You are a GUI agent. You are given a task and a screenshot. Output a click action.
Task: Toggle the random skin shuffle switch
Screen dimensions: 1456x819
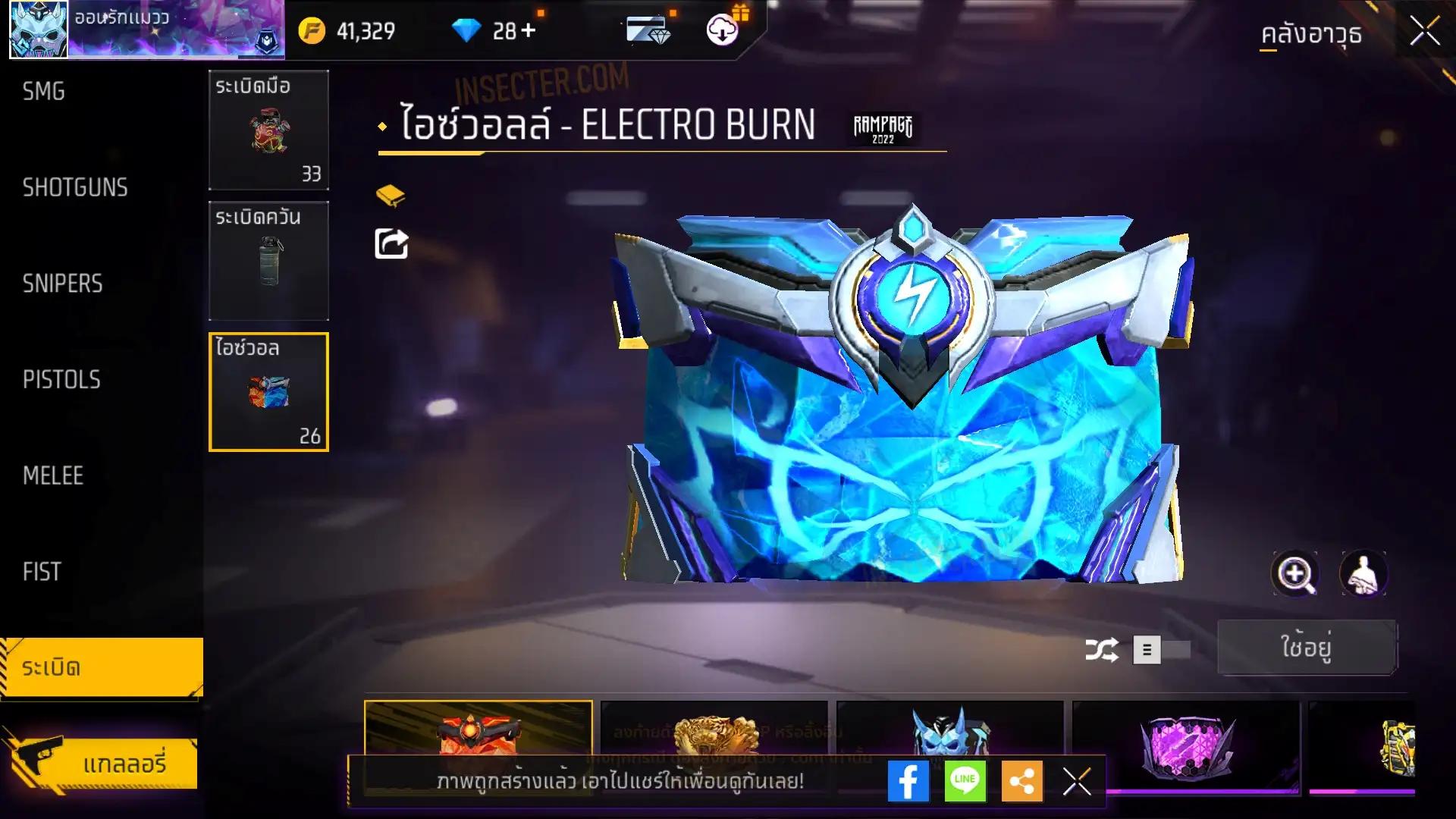tap(1161, 650)
